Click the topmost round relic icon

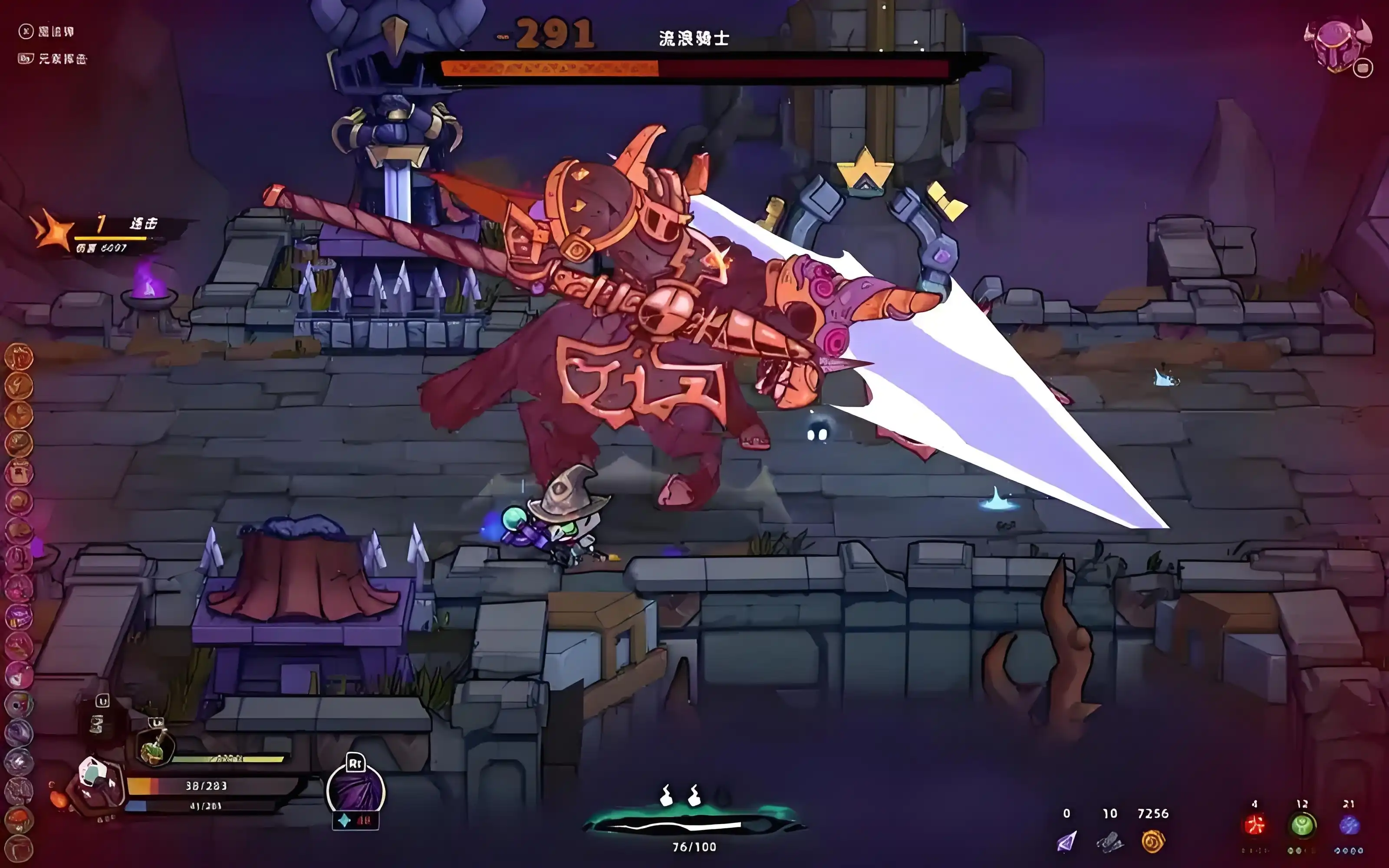point(19,357)
